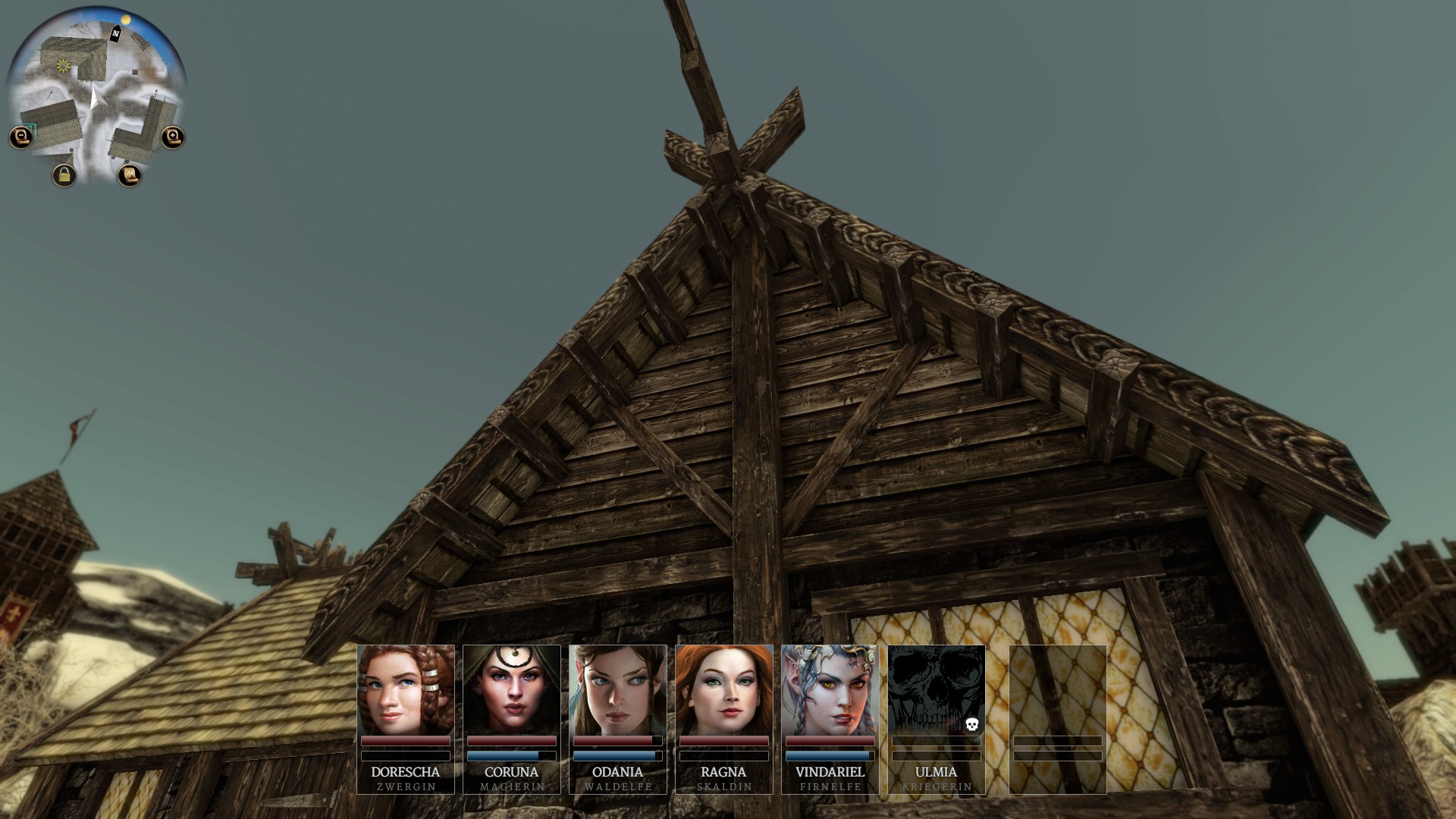Toggle the minimap padlock button
The image size is (1456, 819).
point(64,175)
